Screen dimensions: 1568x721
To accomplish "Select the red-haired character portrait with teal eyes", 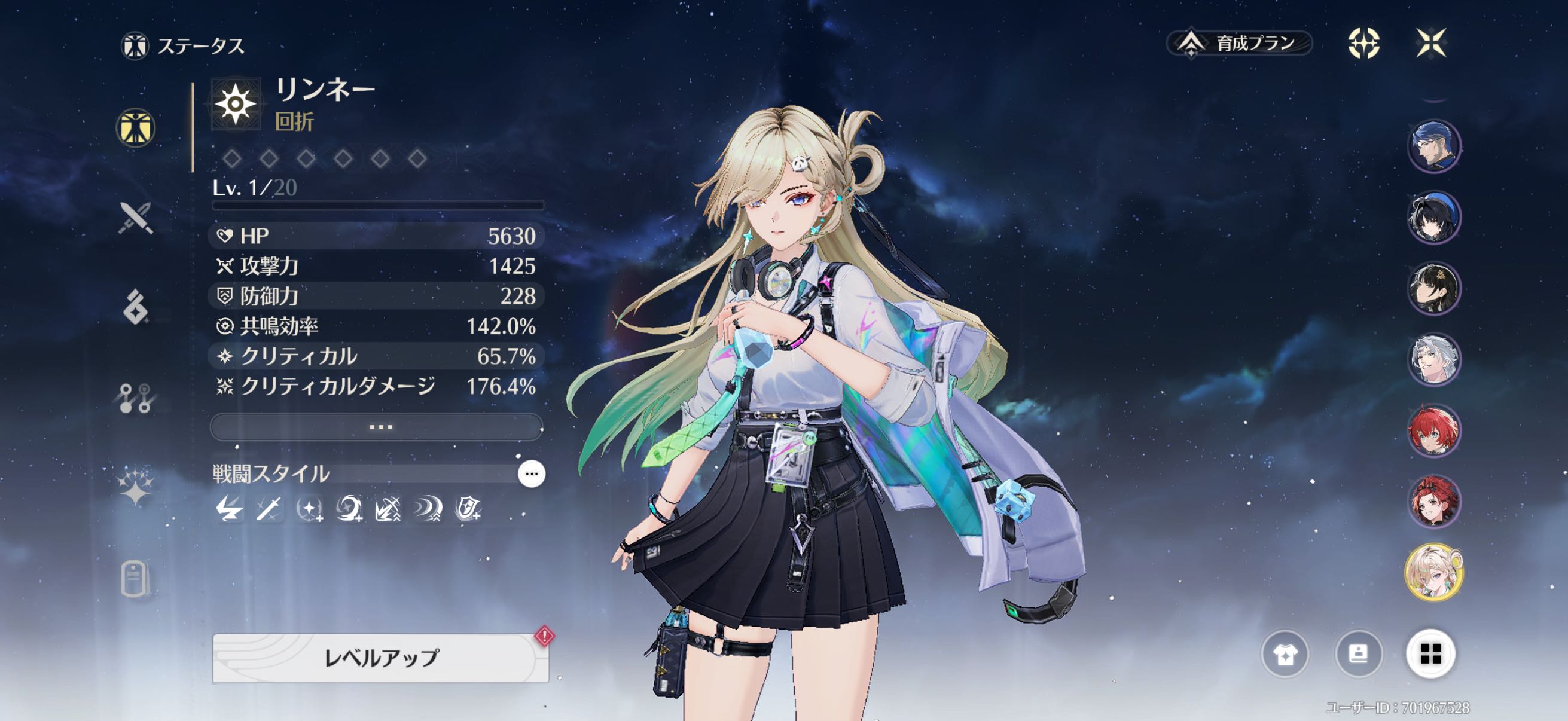I will [1433, 431].
